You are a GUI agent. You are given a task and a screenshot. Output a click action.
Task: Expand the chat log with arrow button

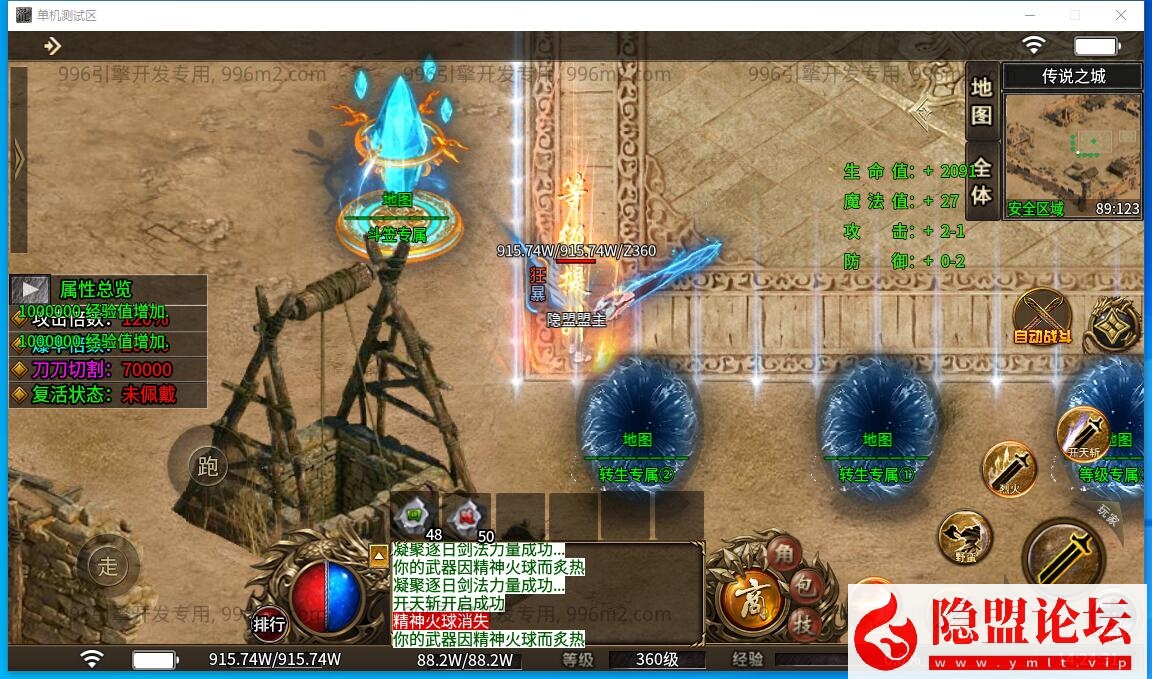[379, 555]
